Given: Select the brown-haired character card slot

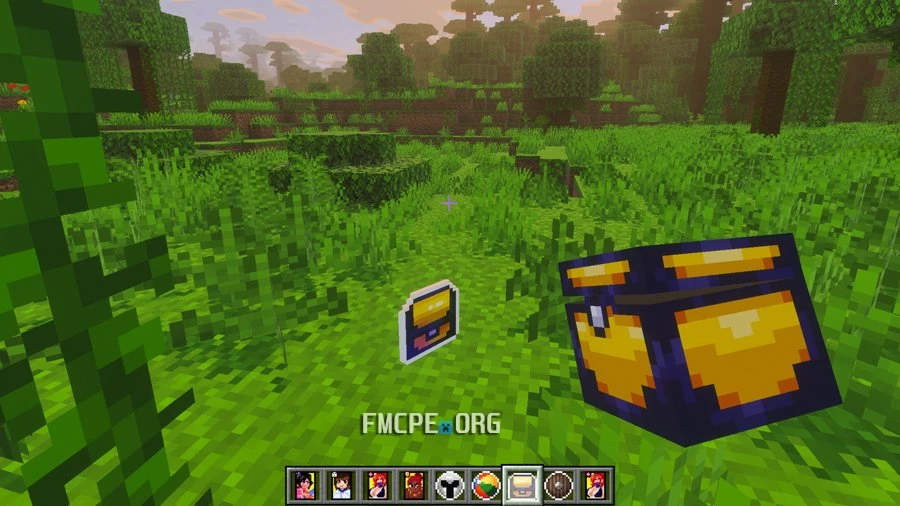Looking at the screenshot, I should coord(341,485).
